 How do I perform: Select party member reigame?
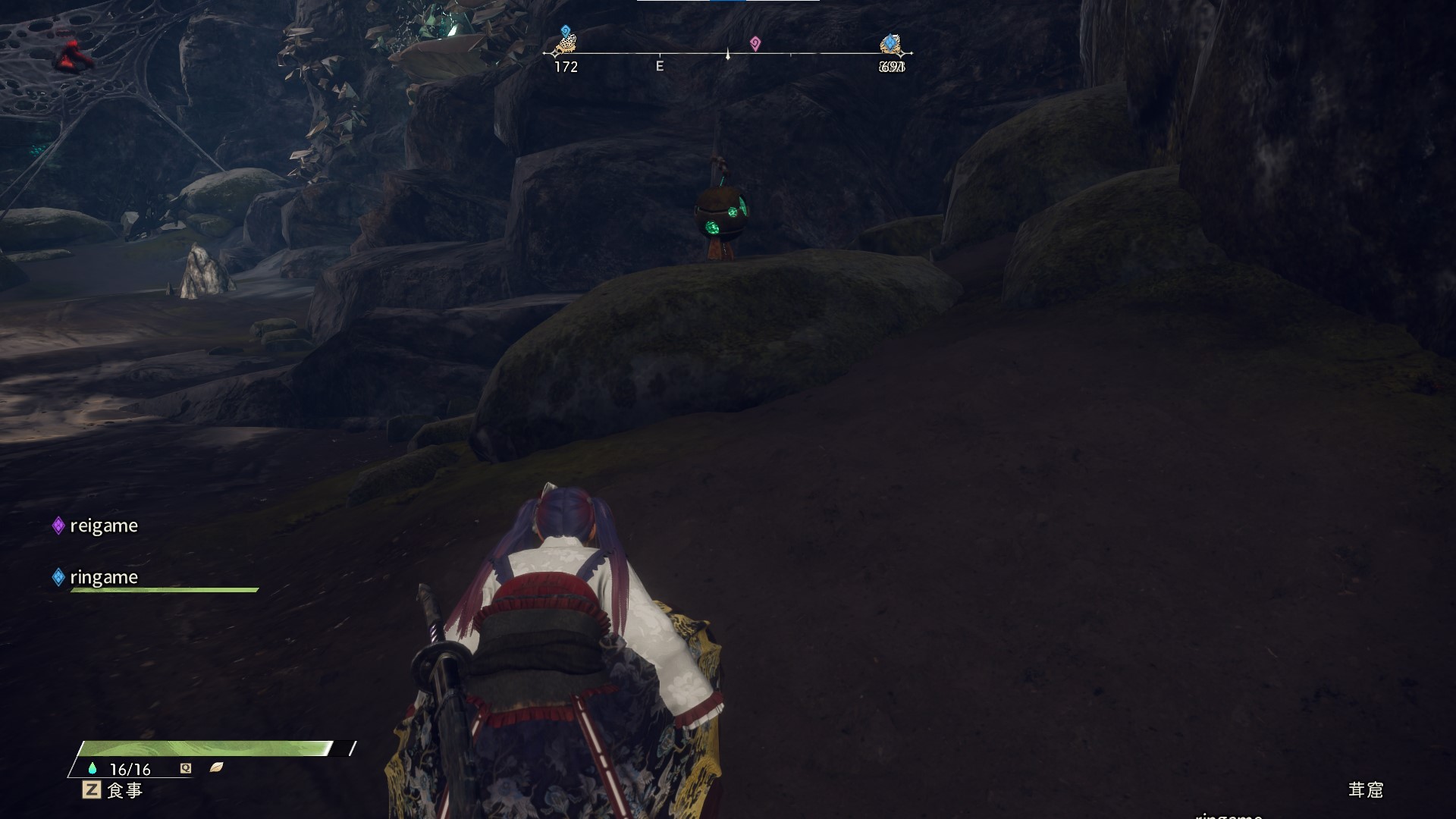pos(103,526)
